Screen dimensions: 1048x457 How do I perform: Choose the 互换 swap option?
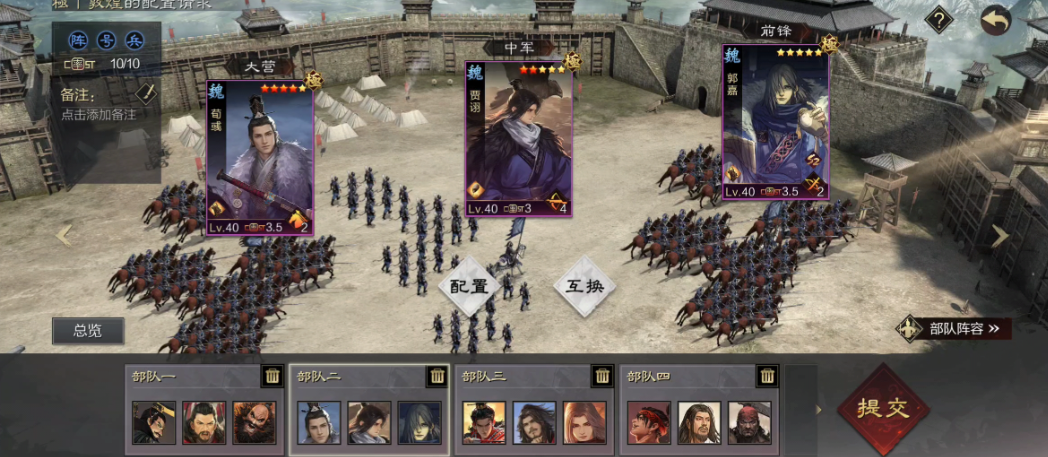585,285
